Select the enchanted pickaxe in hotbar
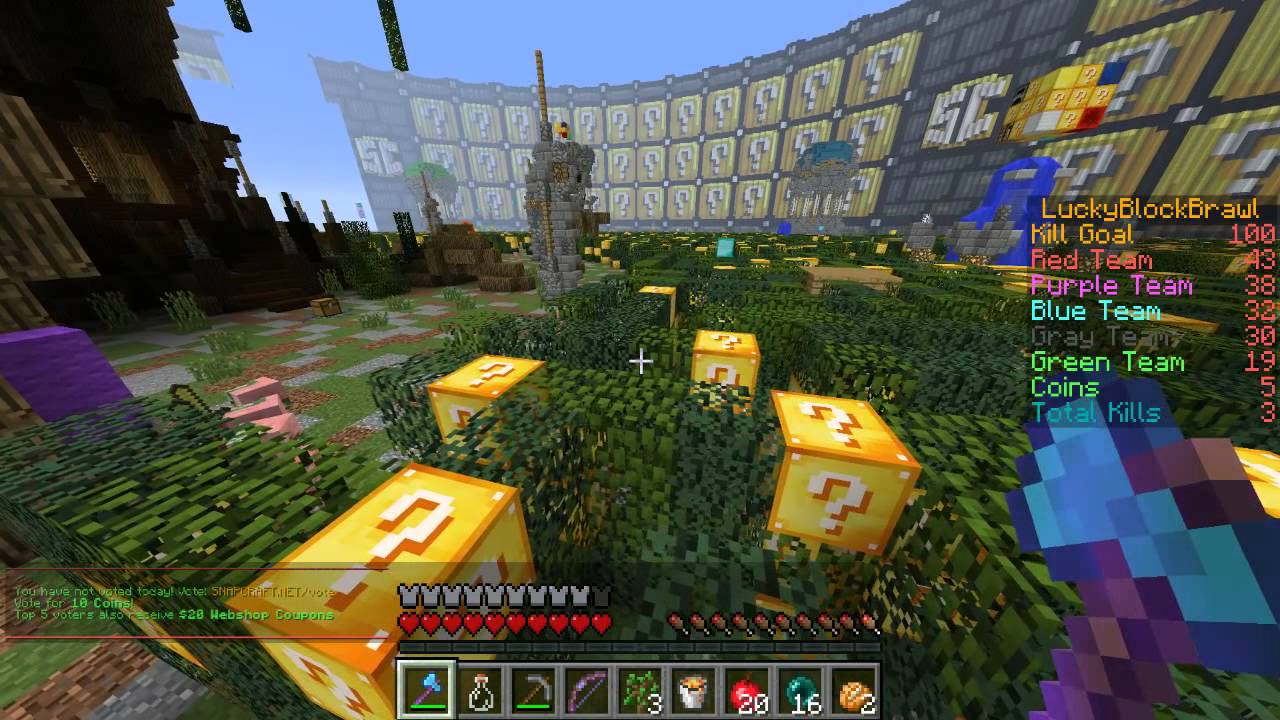Screen dimensions: 1280x720 click(x=533, y=688)
